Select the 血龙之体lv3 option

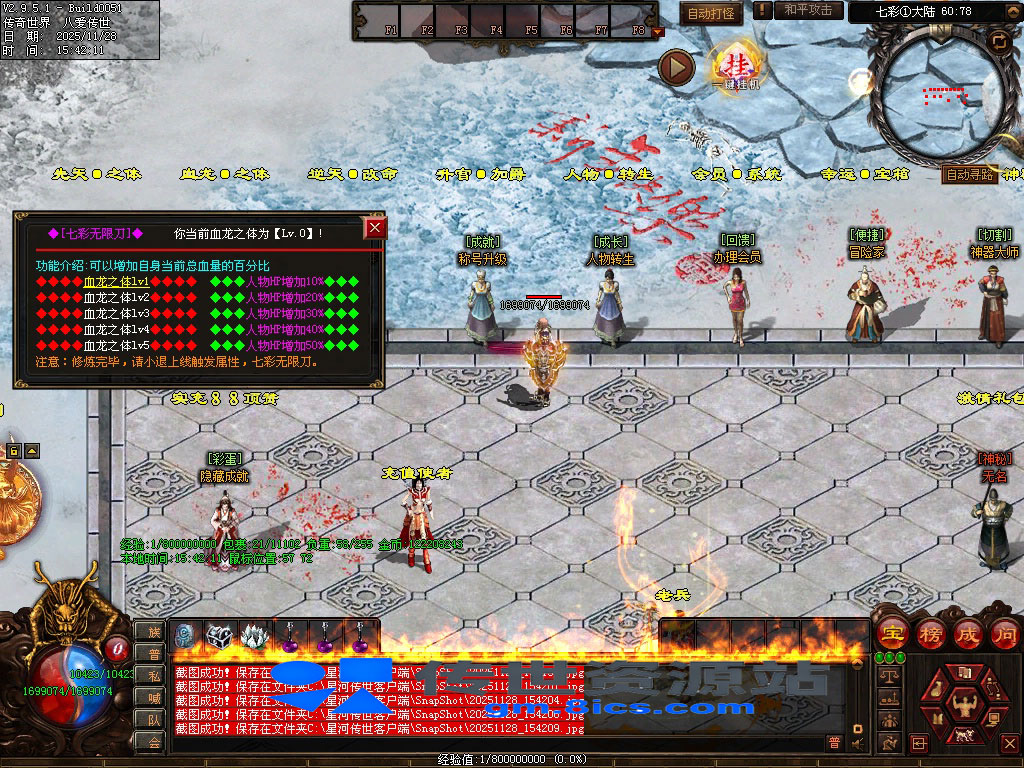pyautogui.click(x=116, y=313)
